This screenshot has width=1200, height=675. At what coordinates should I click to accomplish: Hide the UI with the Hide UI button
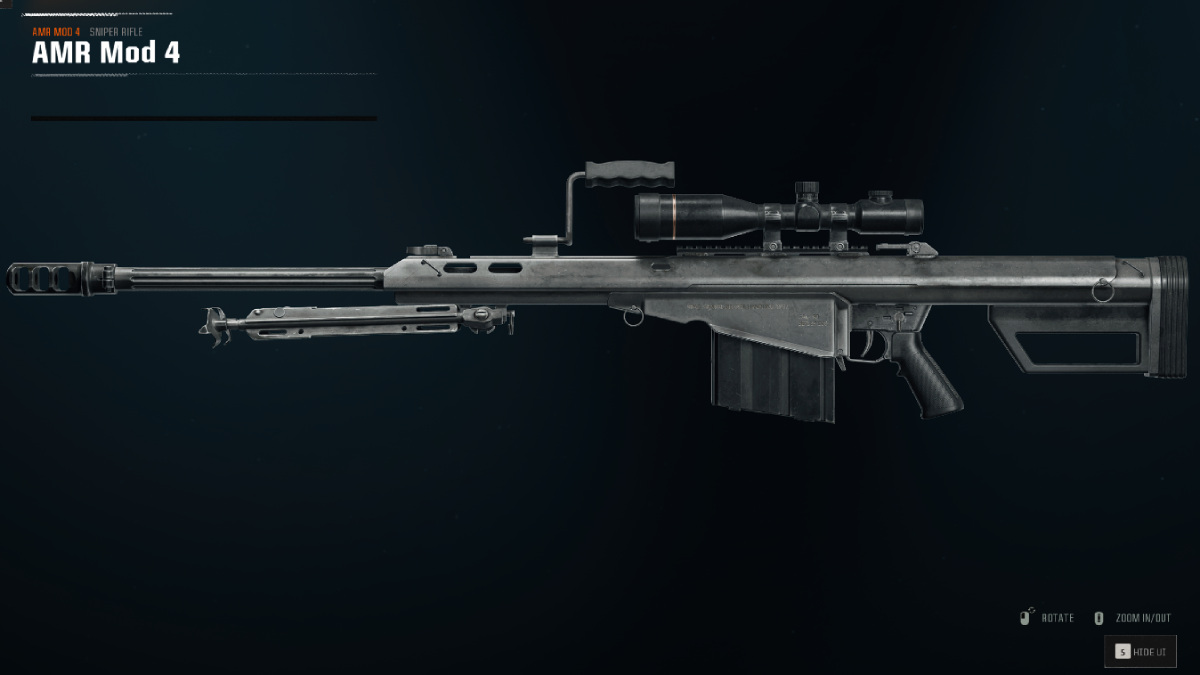pos(1140,652)
